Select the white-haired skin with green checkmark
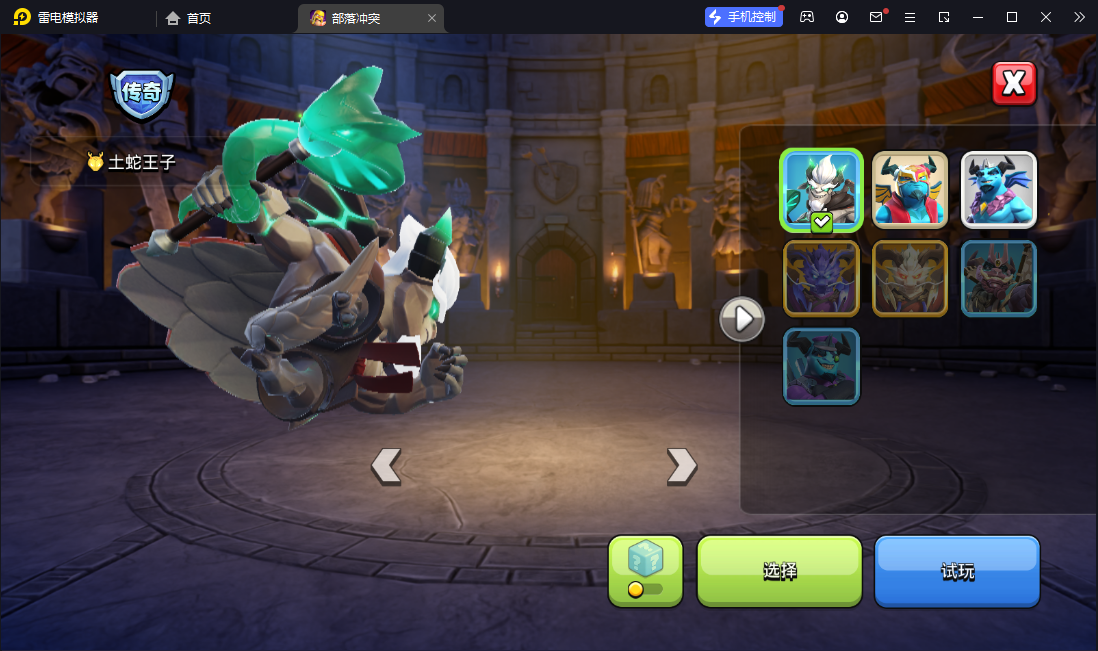 (821, 190)
